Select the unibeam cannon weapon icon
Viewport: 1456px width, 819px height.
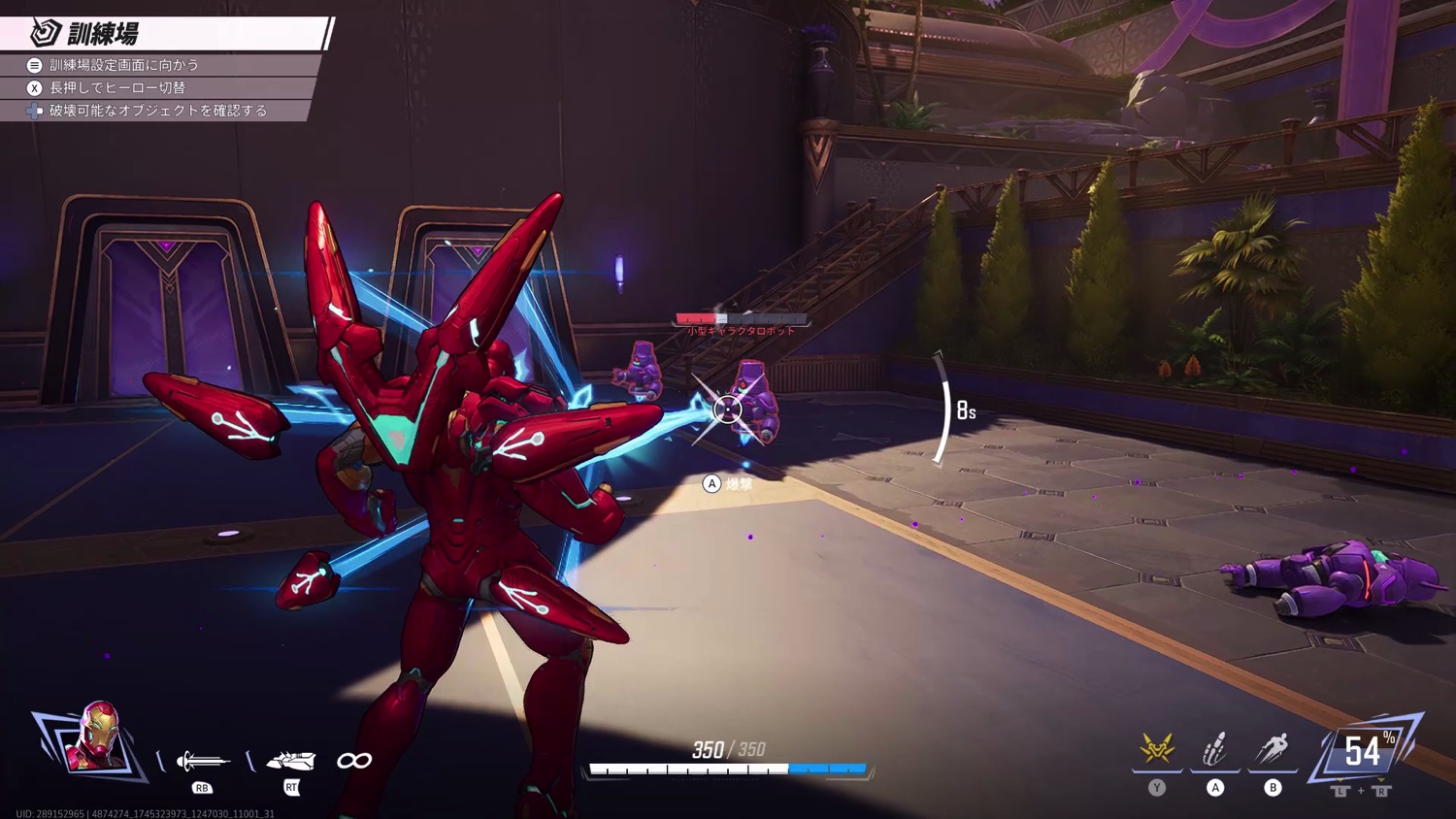pos(291,760)
